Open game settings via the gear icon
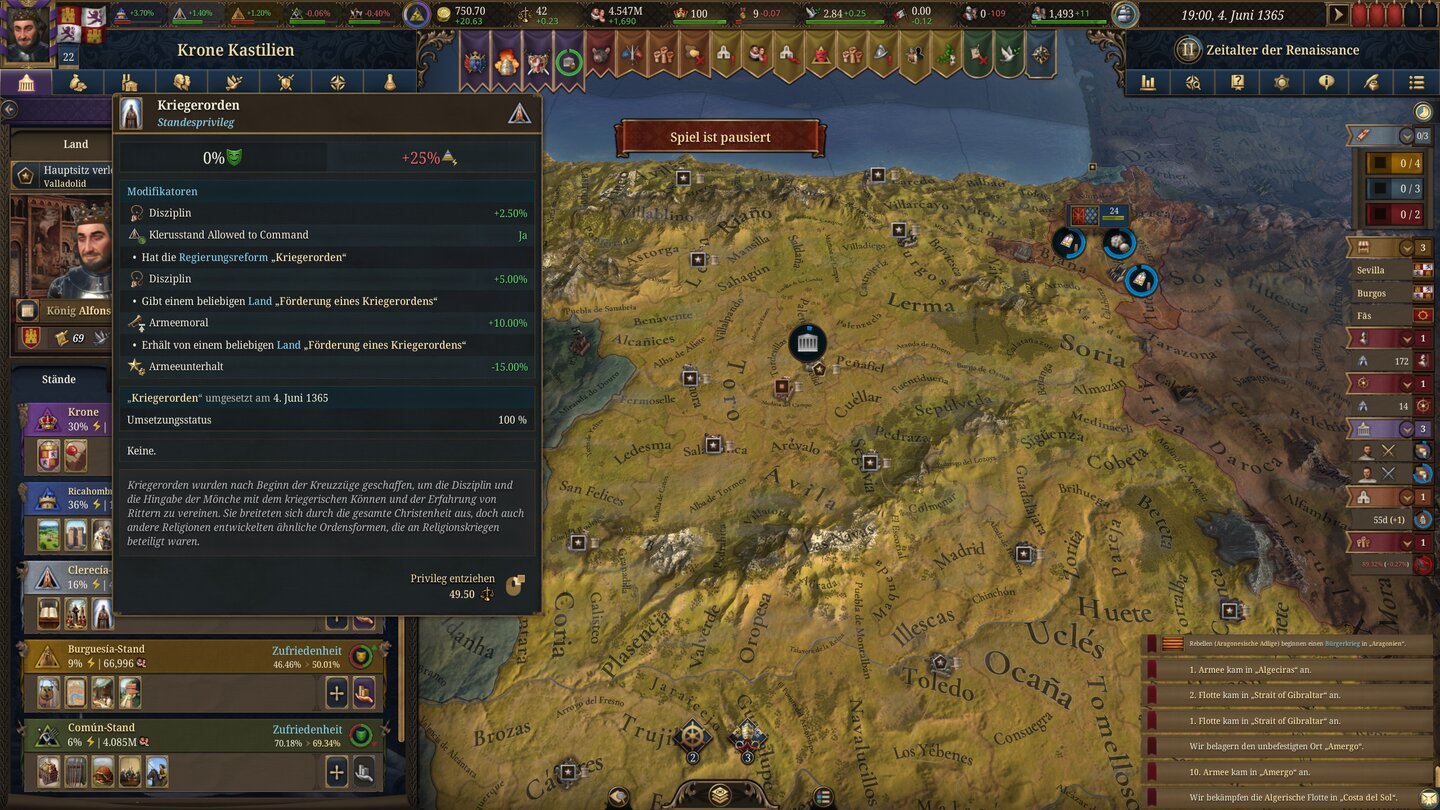1440x810 pixels. point(1283,82)
